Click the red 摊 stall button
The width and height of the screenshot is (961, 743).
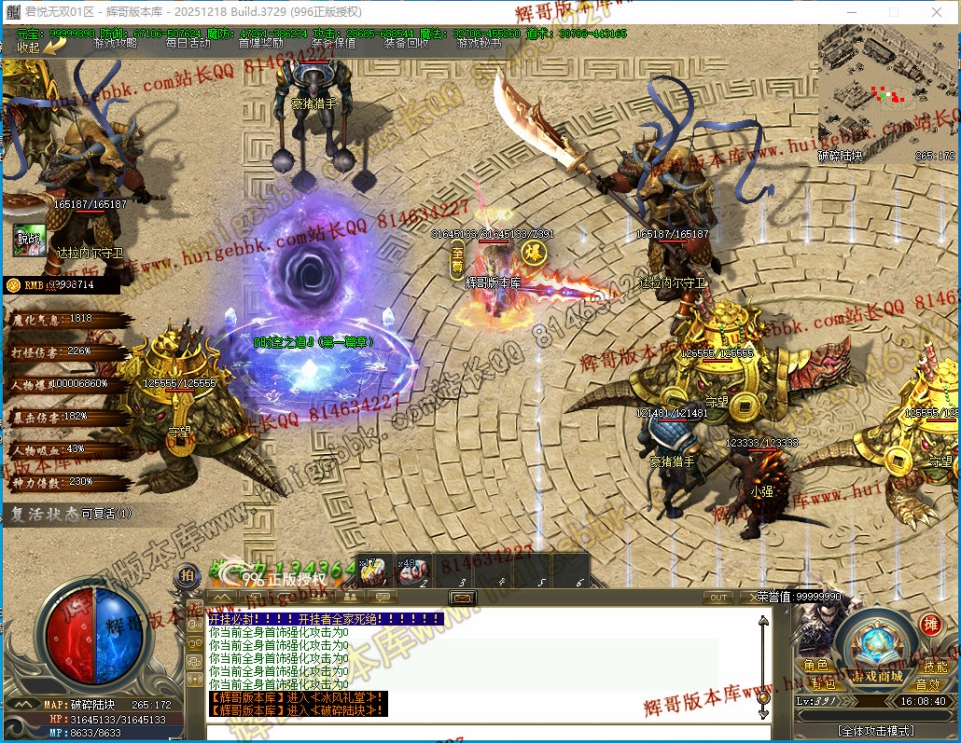[x=930, y=626]
